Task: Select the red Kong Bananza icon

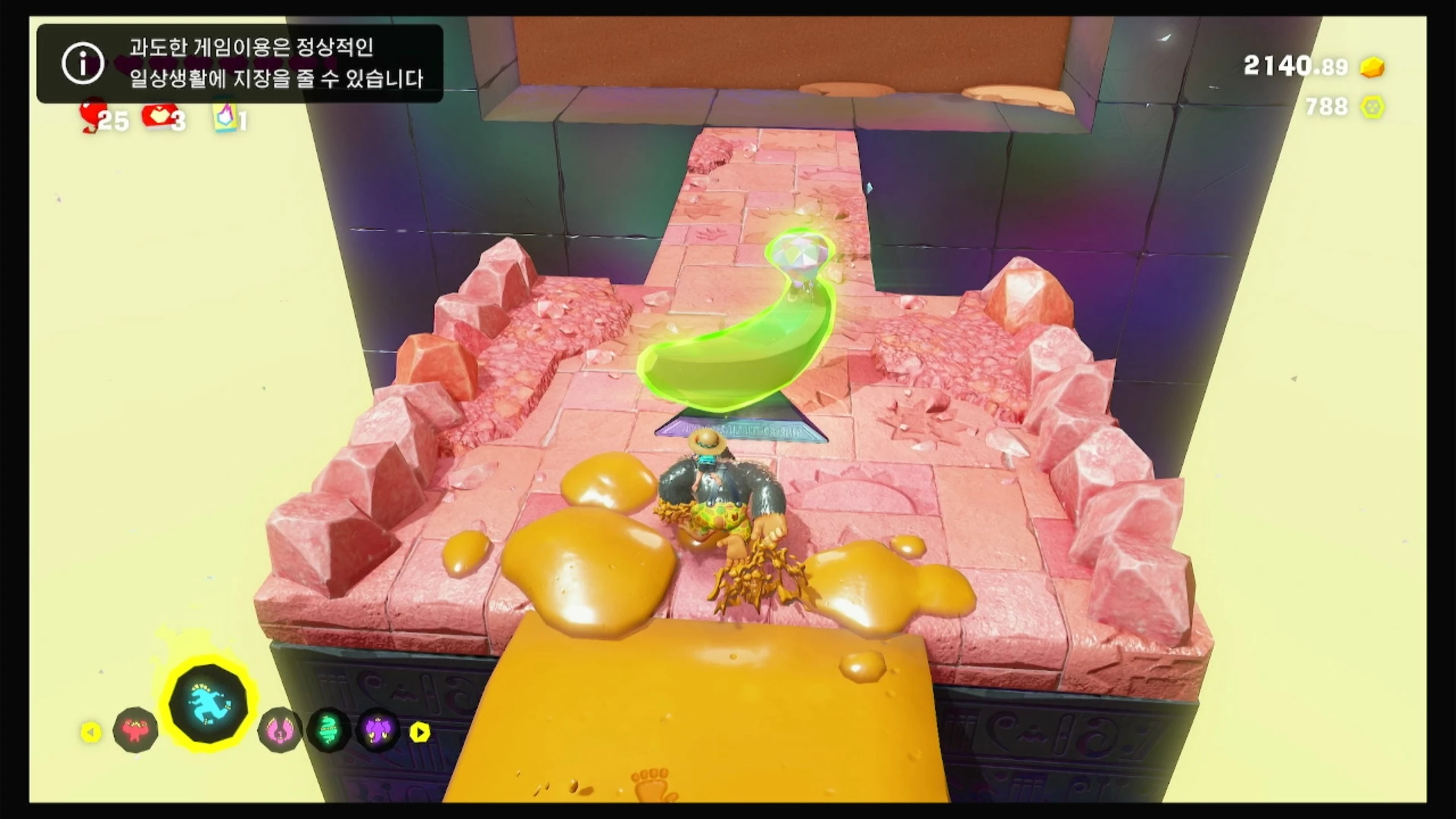Action: click(135, 730)
